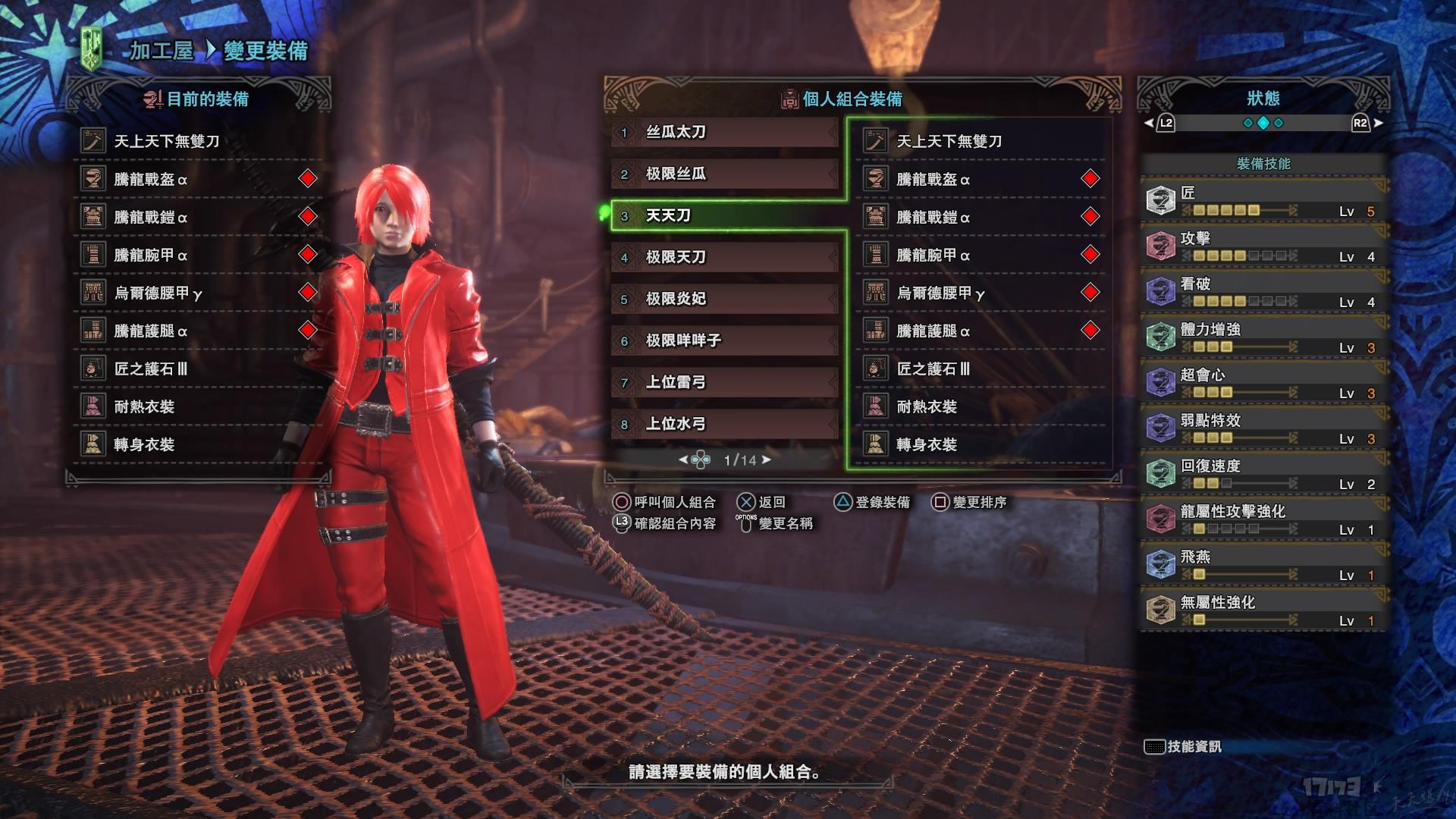Select the 极限咩咩子 loadout

click(724, 340)
